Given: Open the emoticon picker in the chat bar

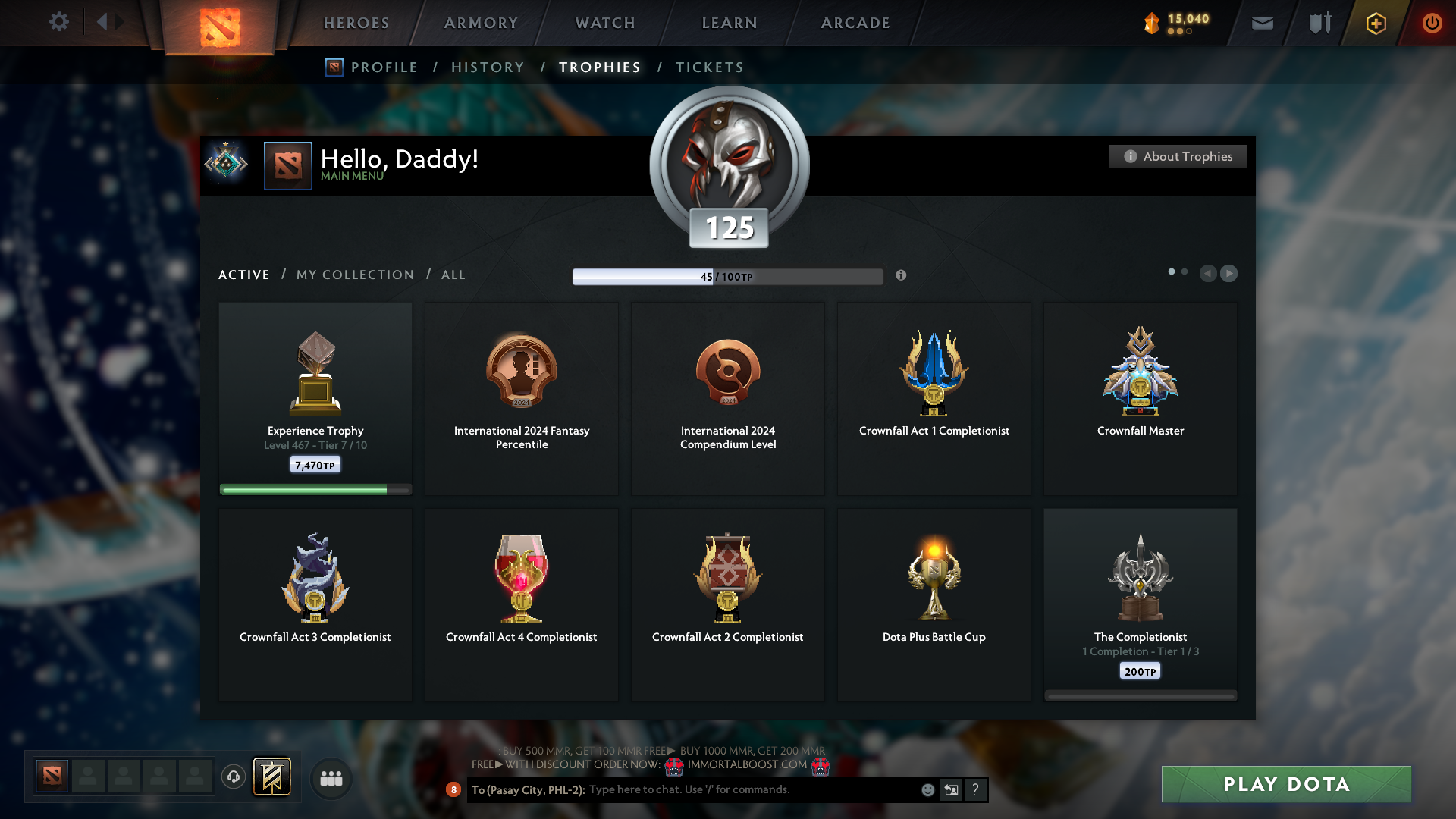Looking at the screenshot, I should [928, 789].
